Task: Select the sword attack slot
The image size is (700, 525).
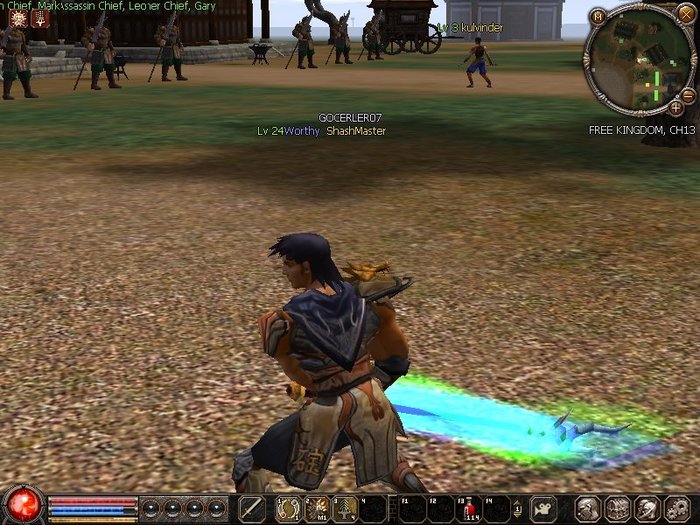Action: (x=251, y=508)
